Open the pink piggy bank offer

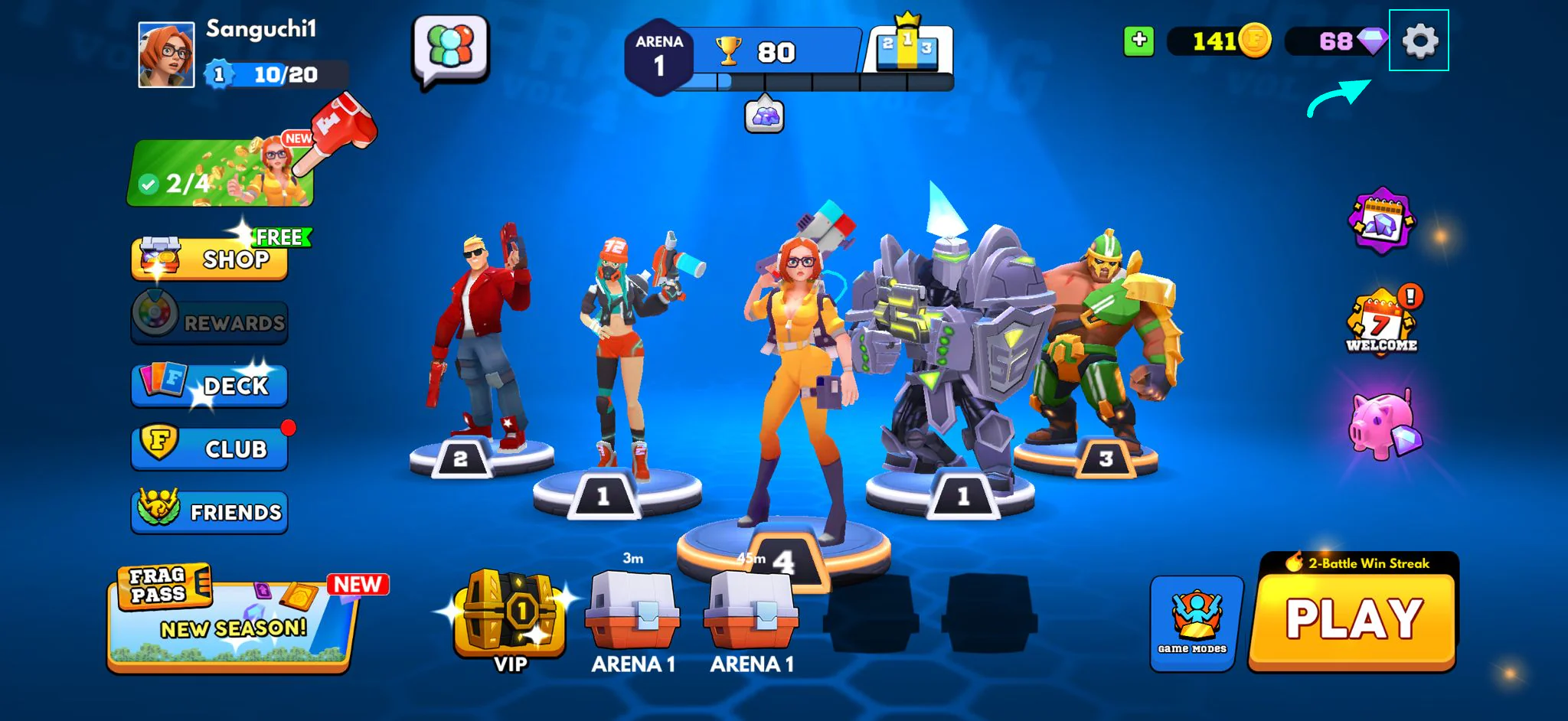1384,426
